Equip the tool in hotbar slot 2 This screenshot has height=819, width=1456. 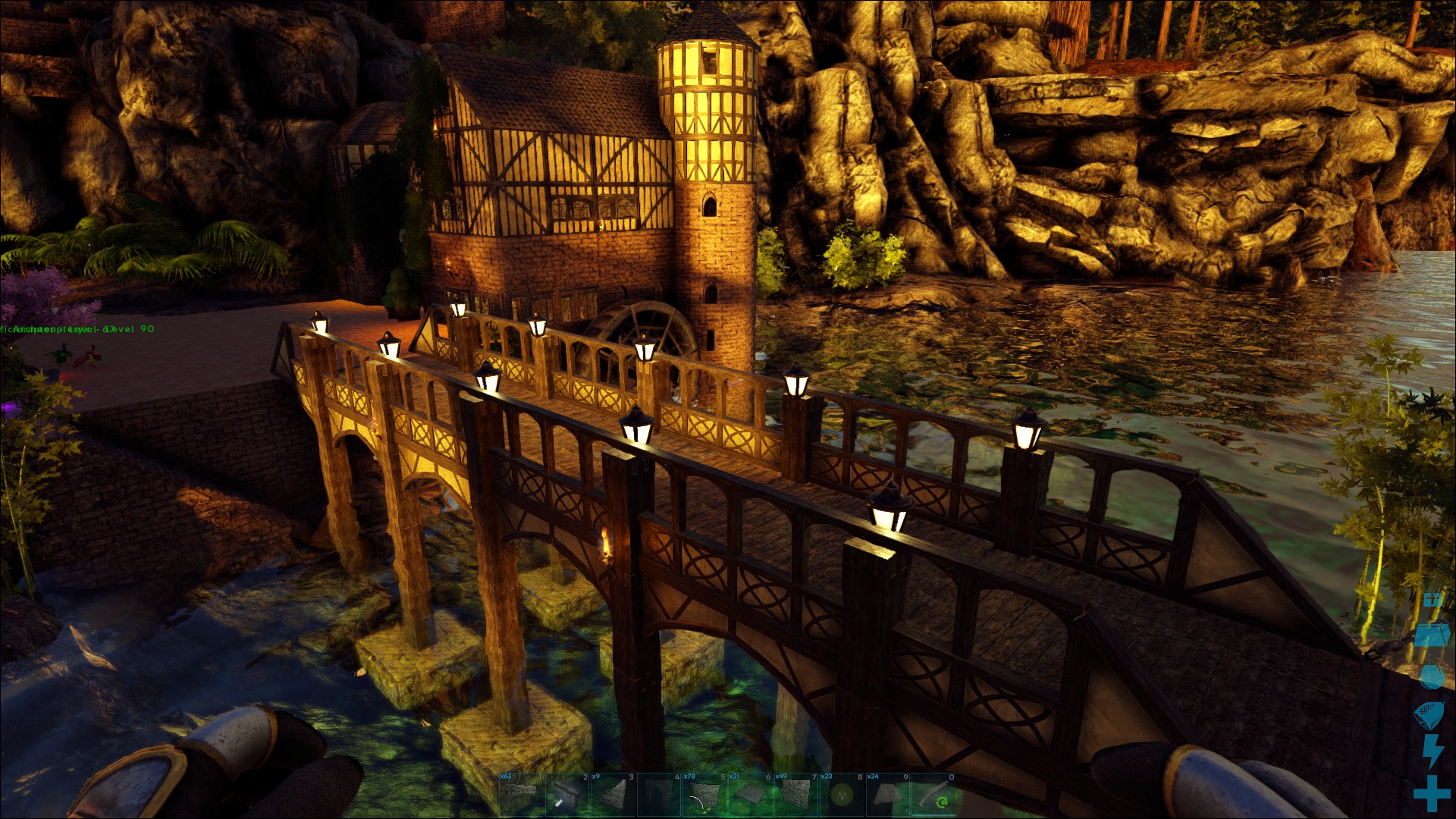[567, 795]
